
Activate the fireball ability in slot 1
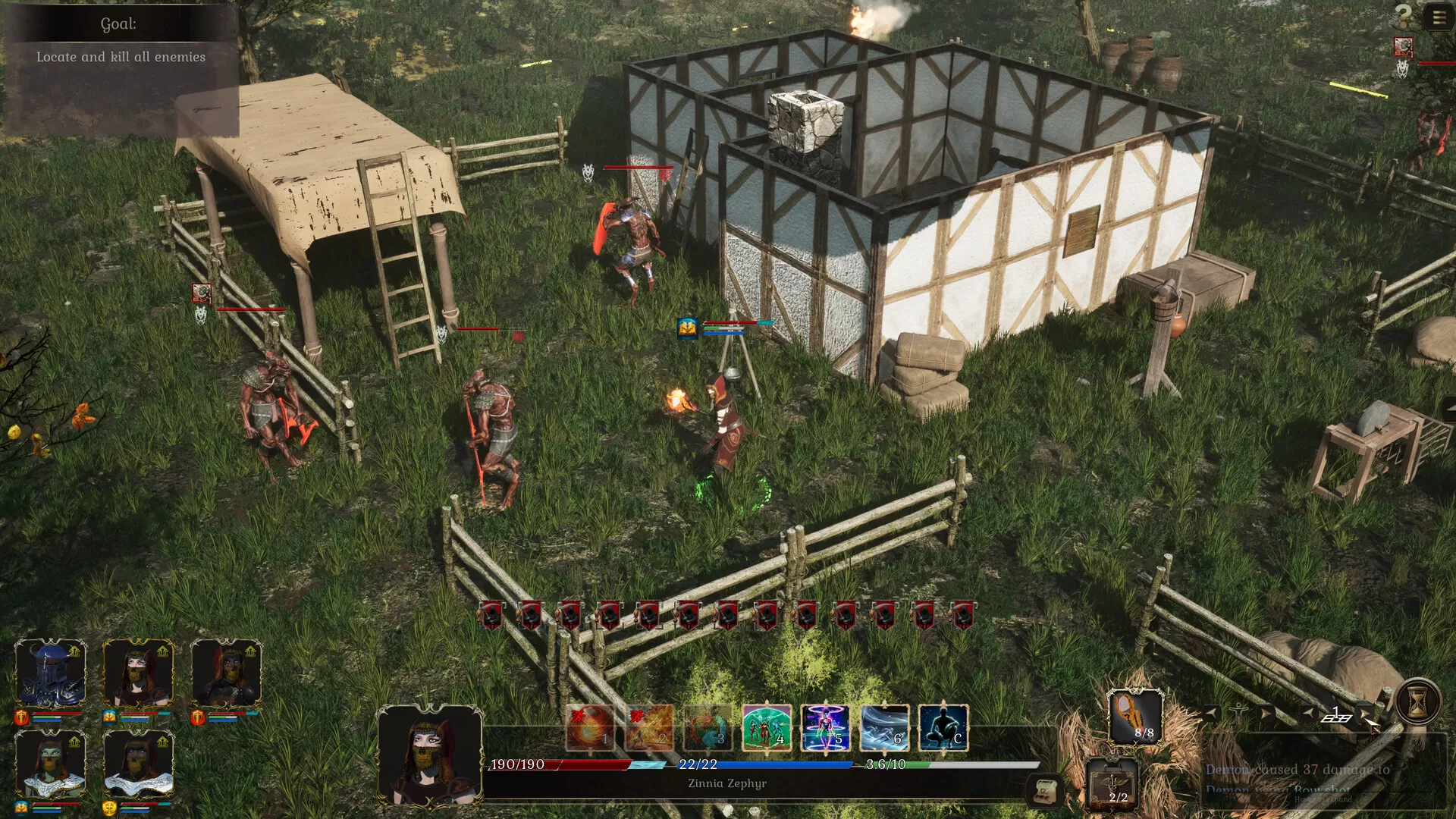(590, 728)
